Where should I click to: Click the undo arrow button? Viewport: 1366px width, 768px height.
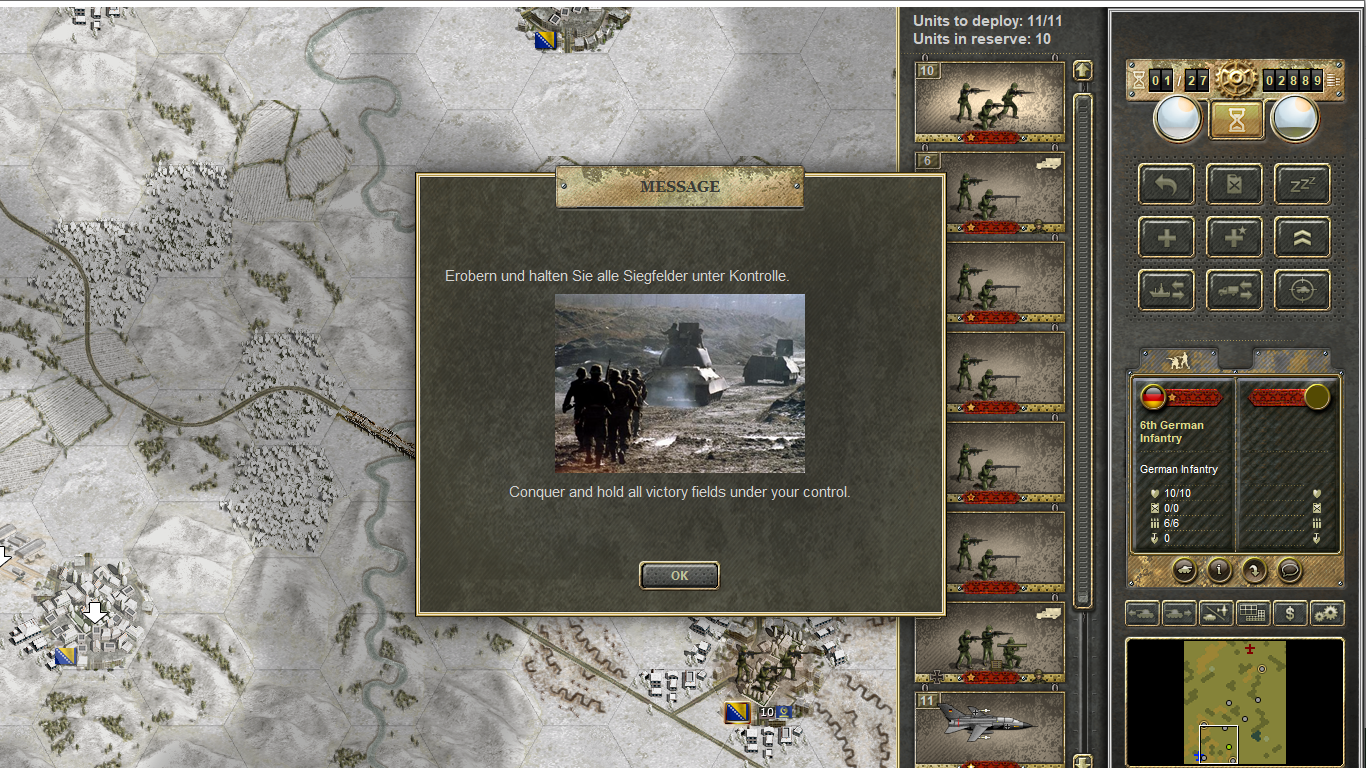click(x=1166, y=184)
